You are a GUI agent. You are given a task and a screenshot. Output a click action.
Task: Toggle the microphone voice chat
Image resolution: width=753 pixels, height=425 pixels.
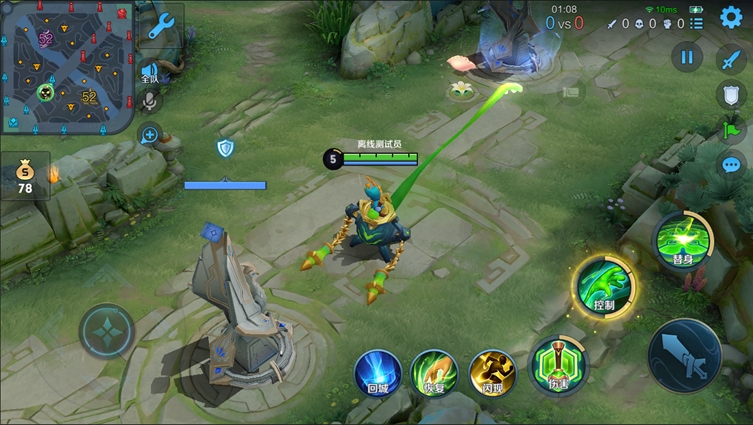pos(150,102)
